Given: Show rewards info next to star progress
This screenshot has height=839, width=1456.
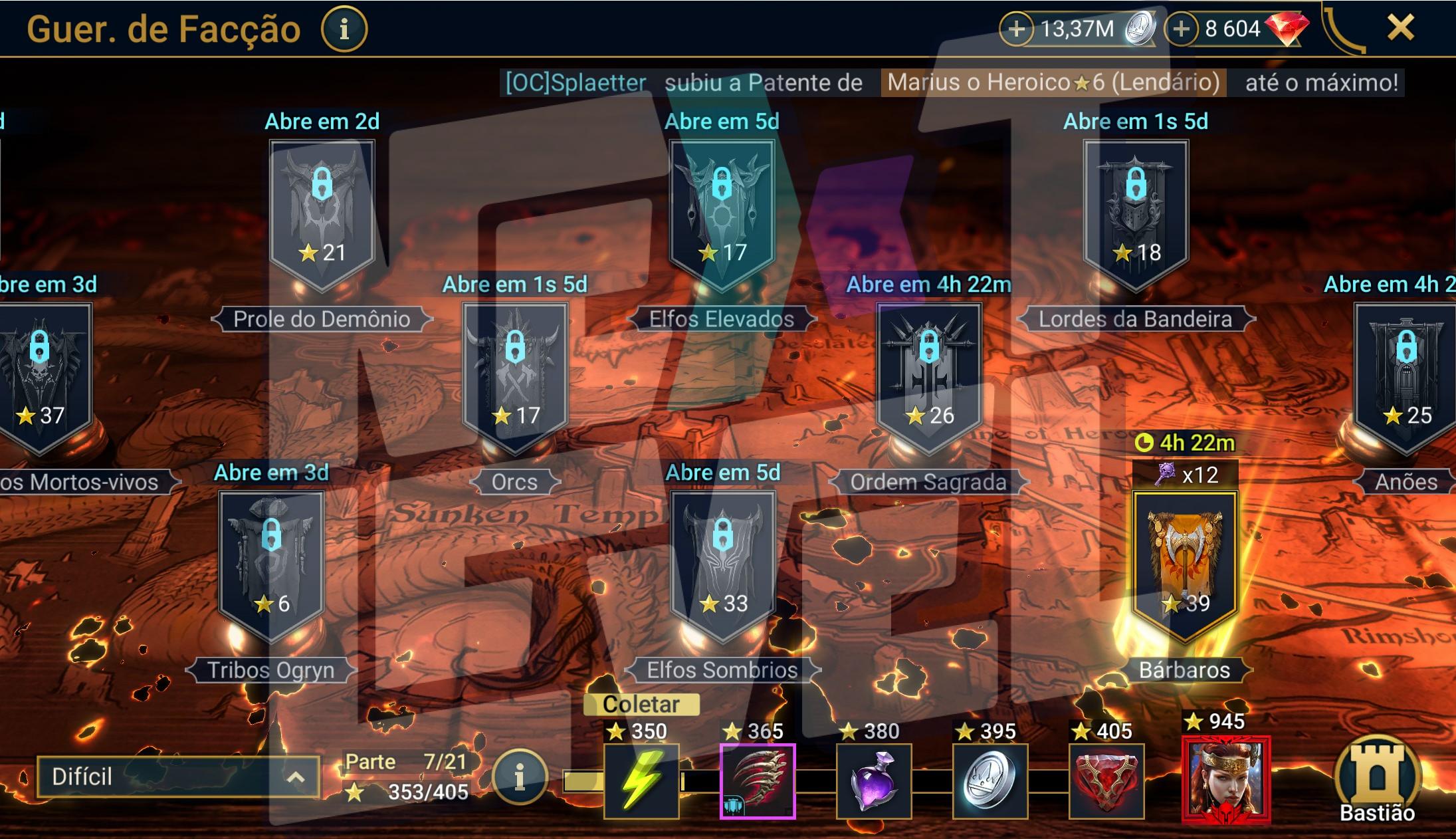Looking at the screenshot, I should pos(520,777).
